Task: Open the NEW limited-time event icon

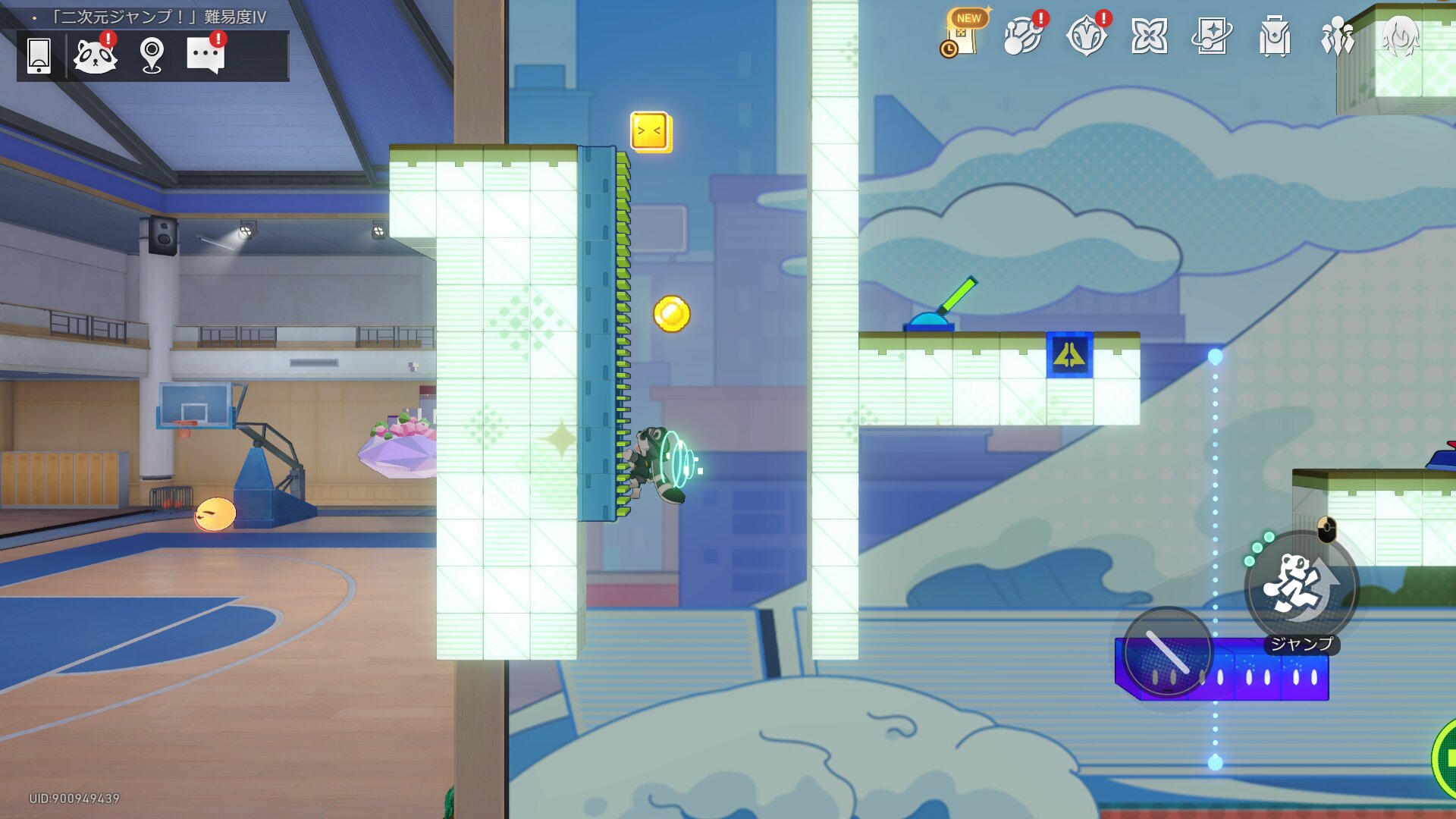Action: pos(963,35)
